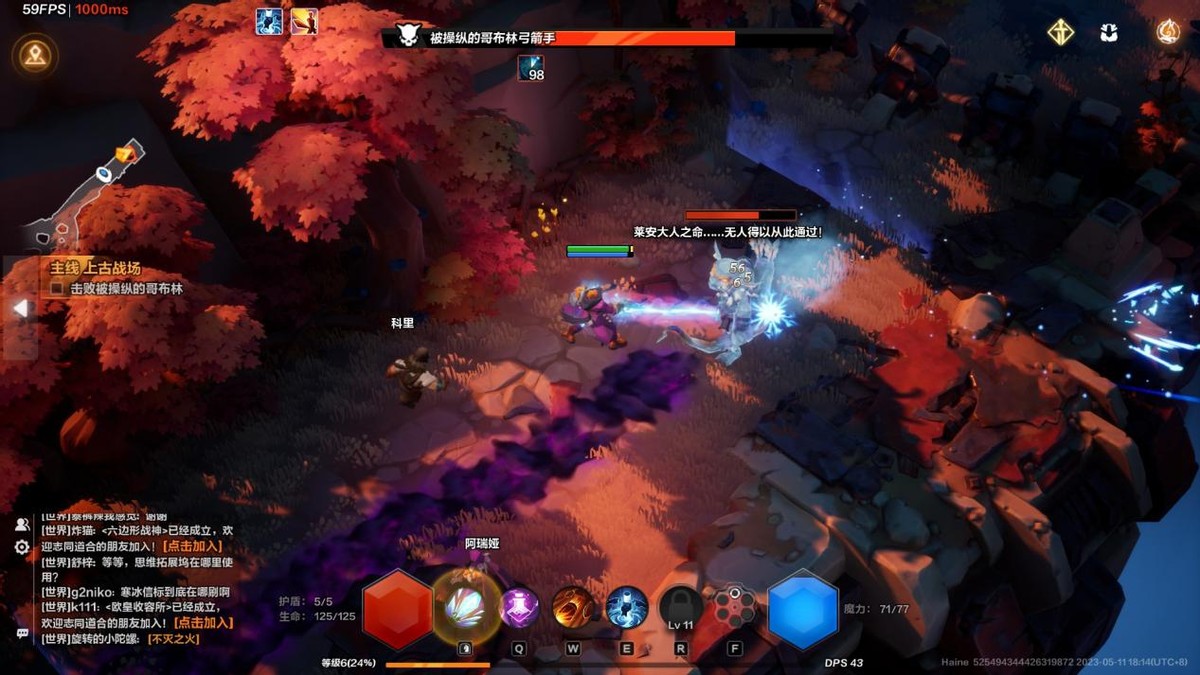Open the armor equipment icon
The image size is (1200, 675).
(x=1108, y=33)
